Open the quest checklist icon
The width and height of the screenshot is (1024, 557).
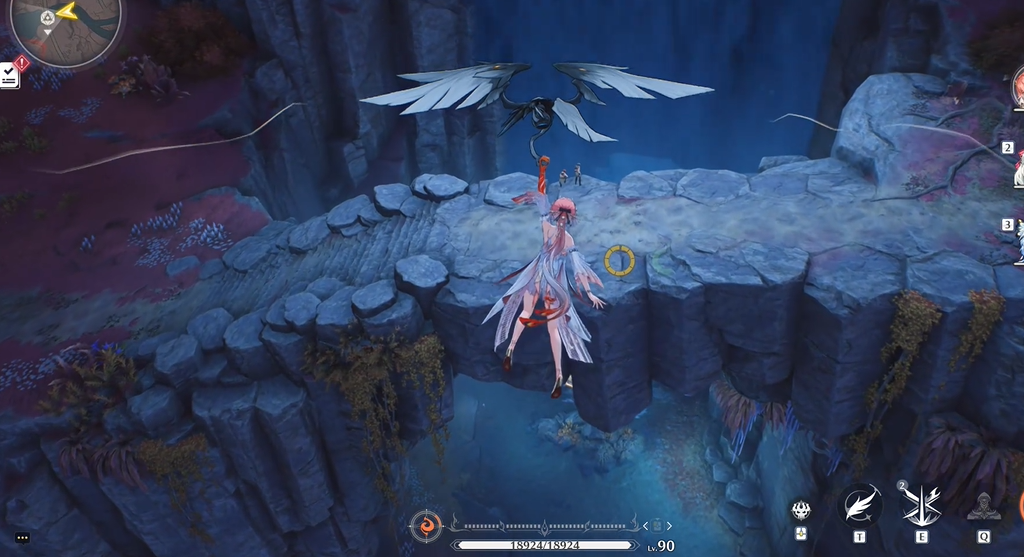[9, 73]
